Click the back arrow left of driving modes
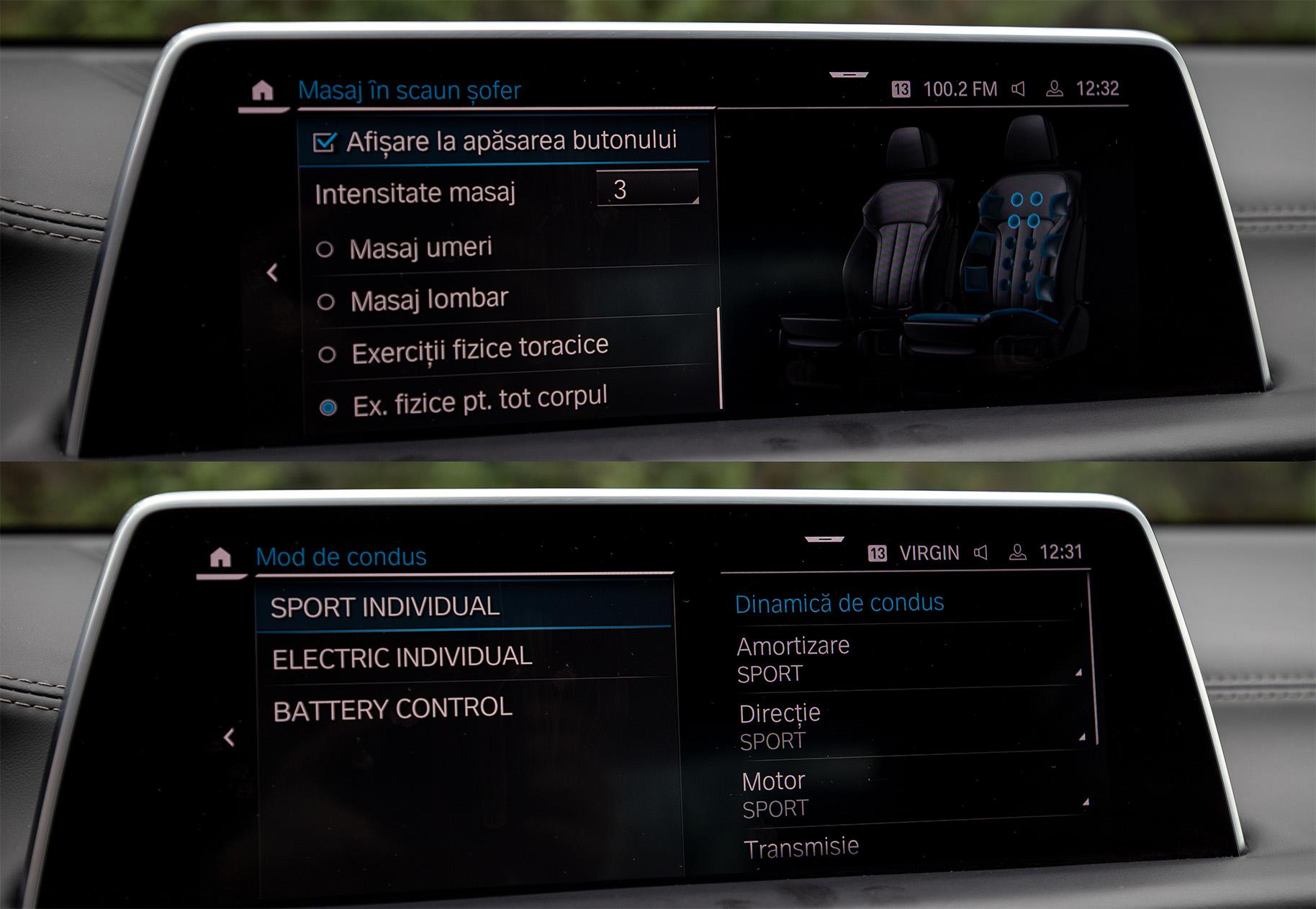Screen dimensions: 1316x909 tap(229, 737)
